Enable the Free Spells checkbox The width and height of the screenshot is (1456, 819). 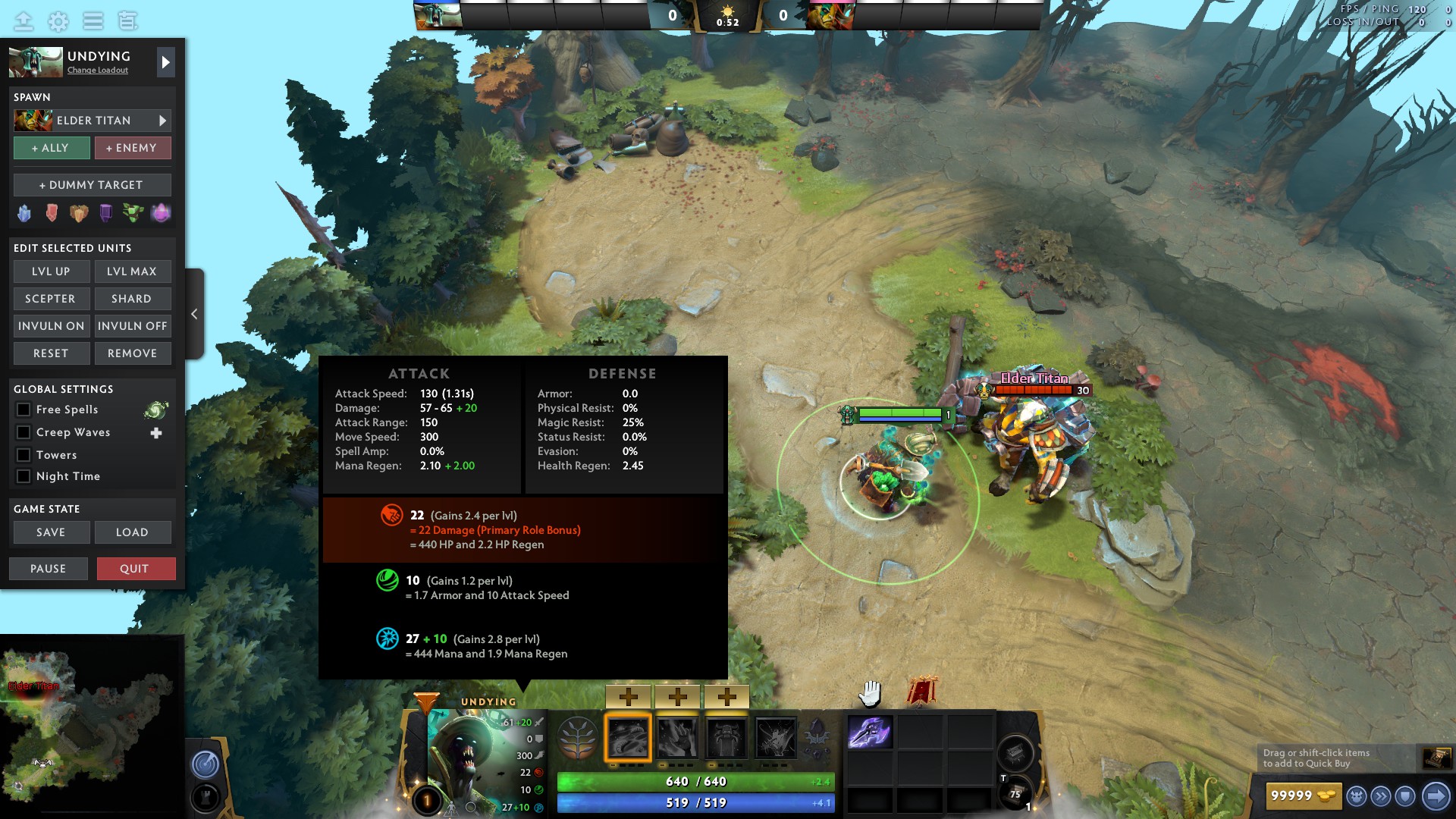pos(24,409)
